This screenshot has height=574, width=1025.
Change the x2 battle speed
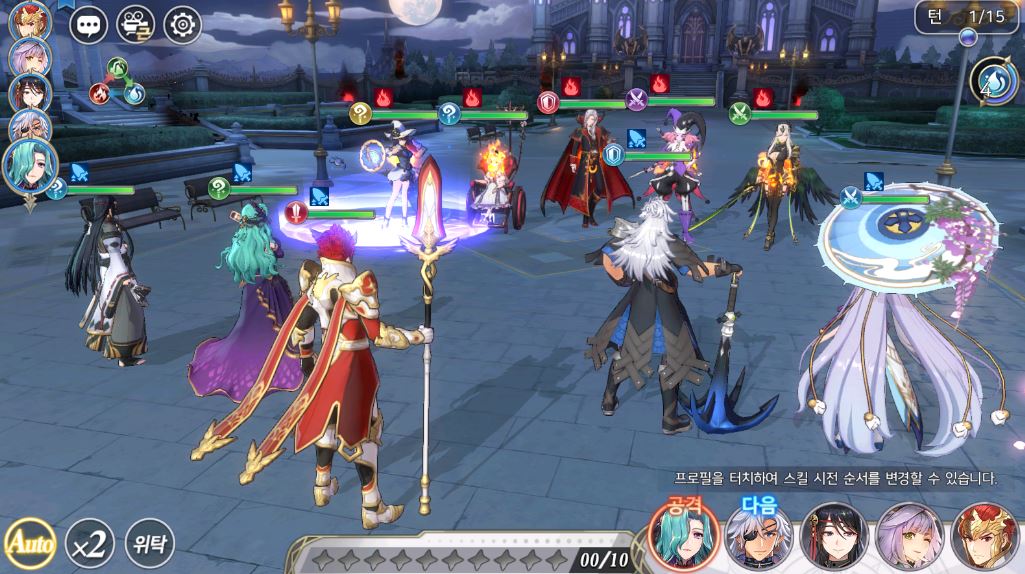(89, 544)
